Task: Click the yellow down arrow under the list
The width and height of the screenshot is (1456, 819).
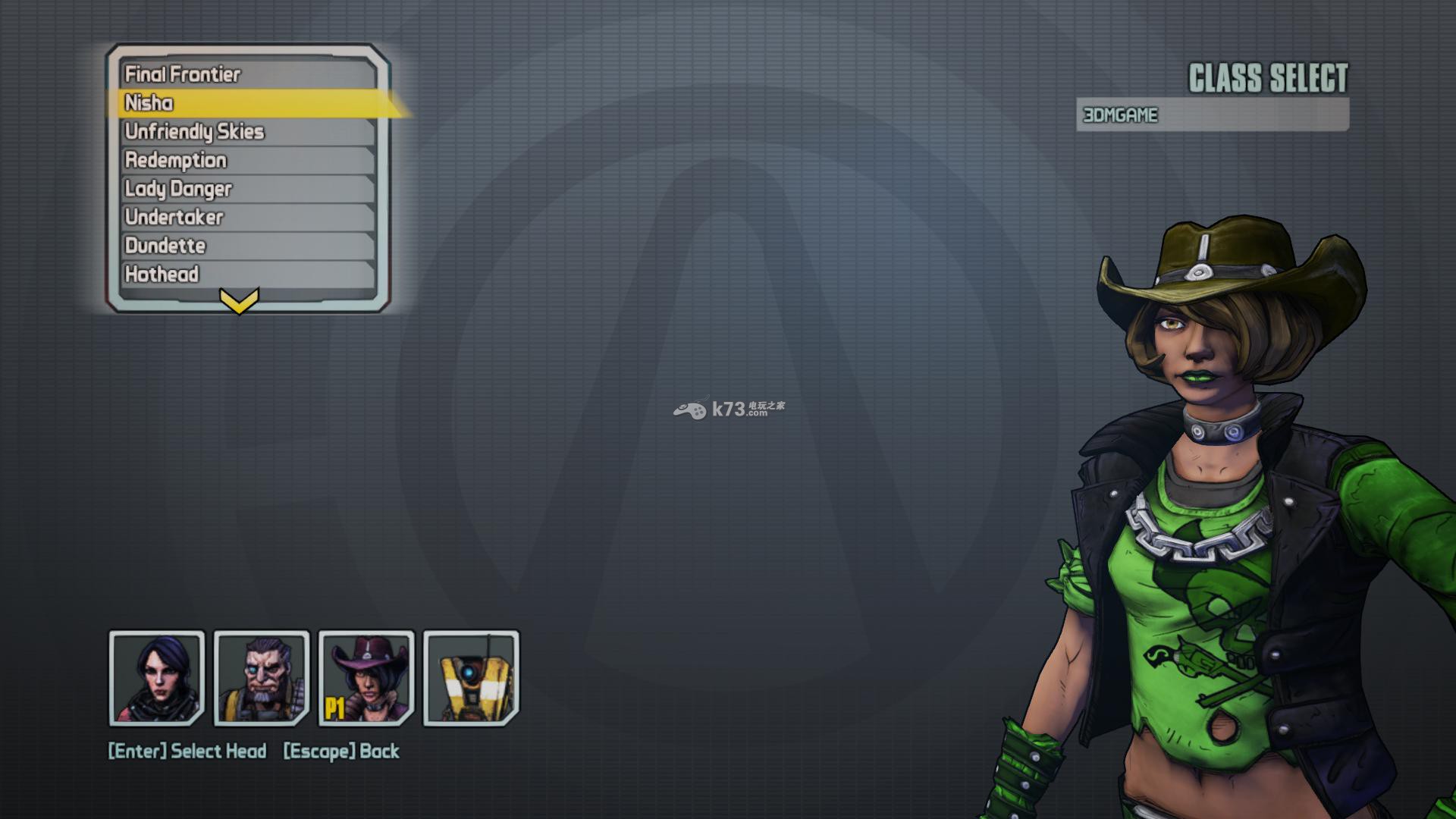Action: pyautogui.click(x=239, y=300)
